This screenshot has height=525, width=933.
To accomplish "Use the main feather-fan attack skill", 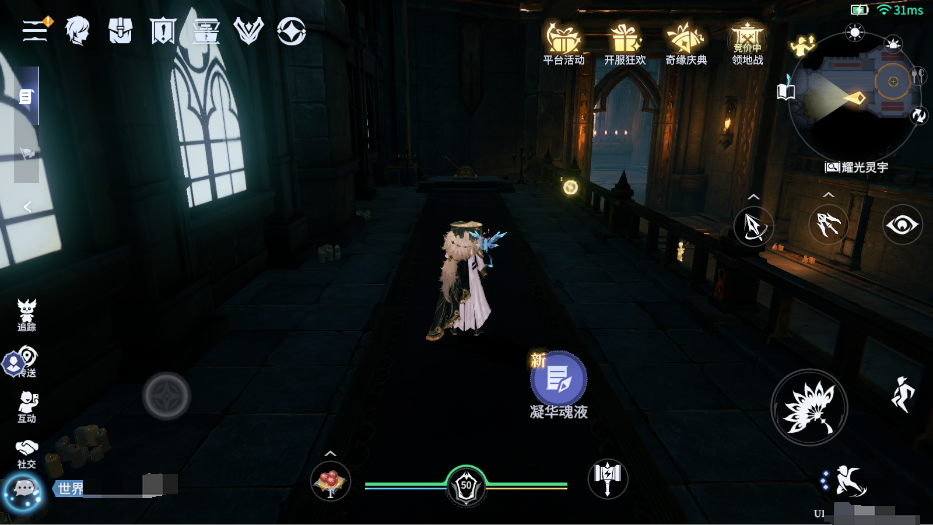I will 809,408.
